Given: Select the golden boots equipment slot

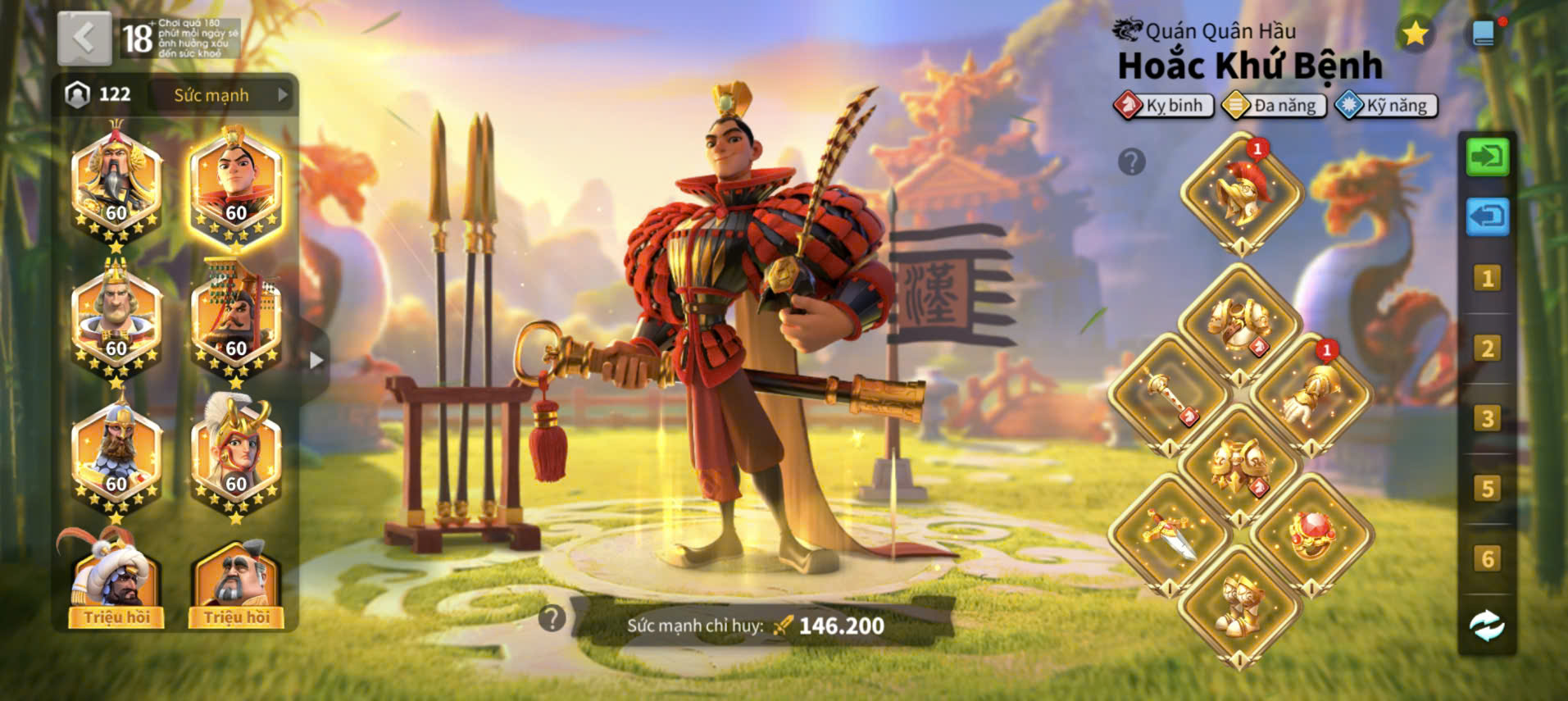Looking at the screenshot, I should click(1240, 606).
